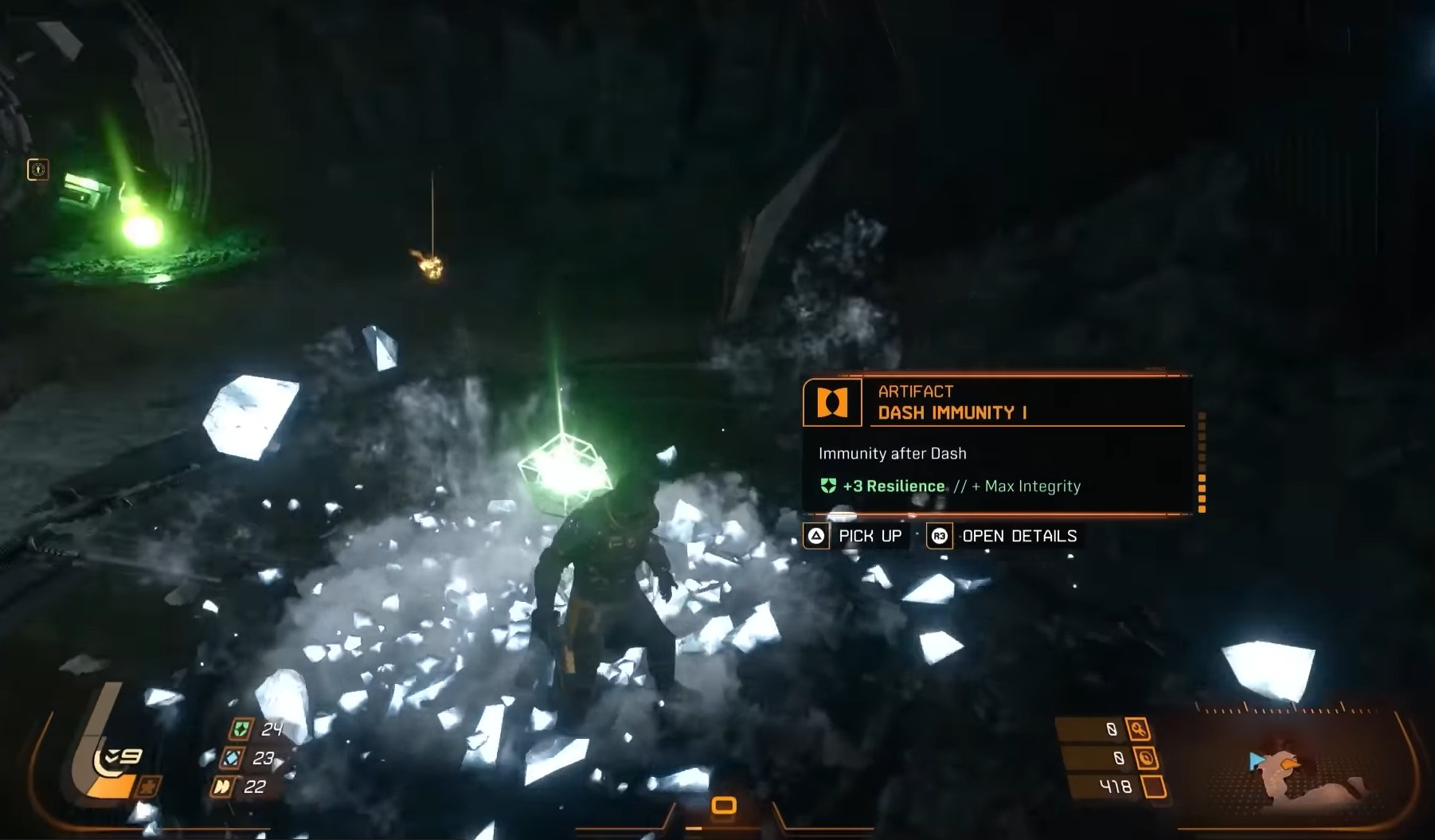Select the Dash Immunity I artifact icon
Image resolution: width=1435 pixels, height=840 pixels.
point(832,403)
